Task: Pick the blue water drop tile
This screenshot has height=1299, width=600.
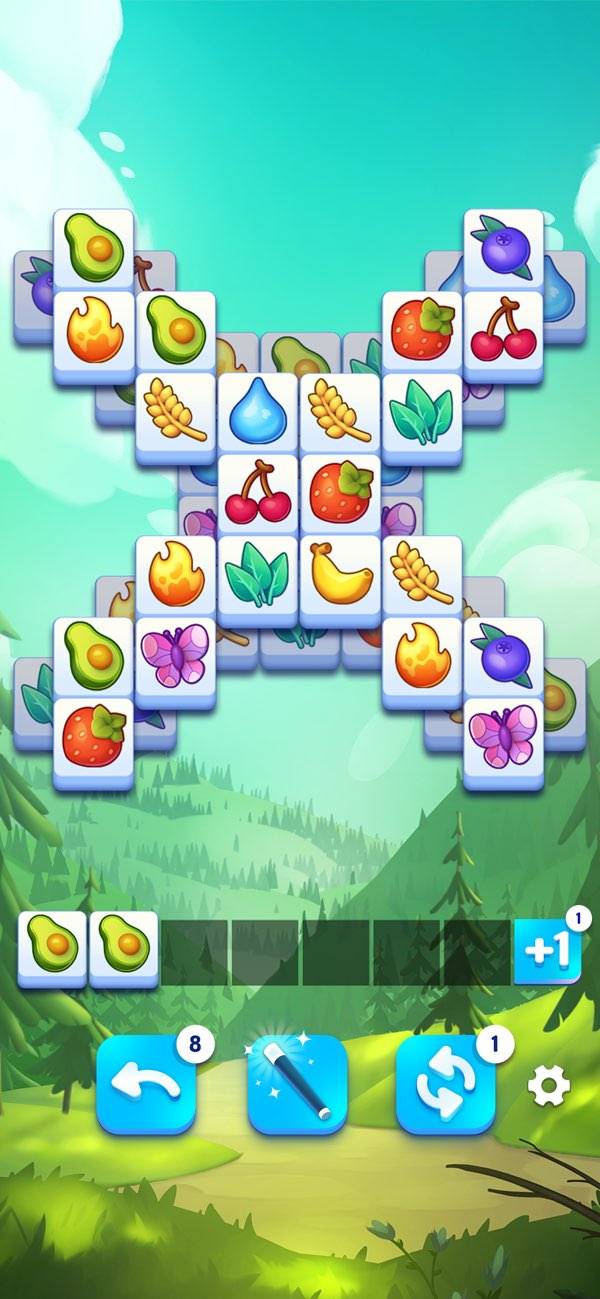Action: (x=258, y=414)
